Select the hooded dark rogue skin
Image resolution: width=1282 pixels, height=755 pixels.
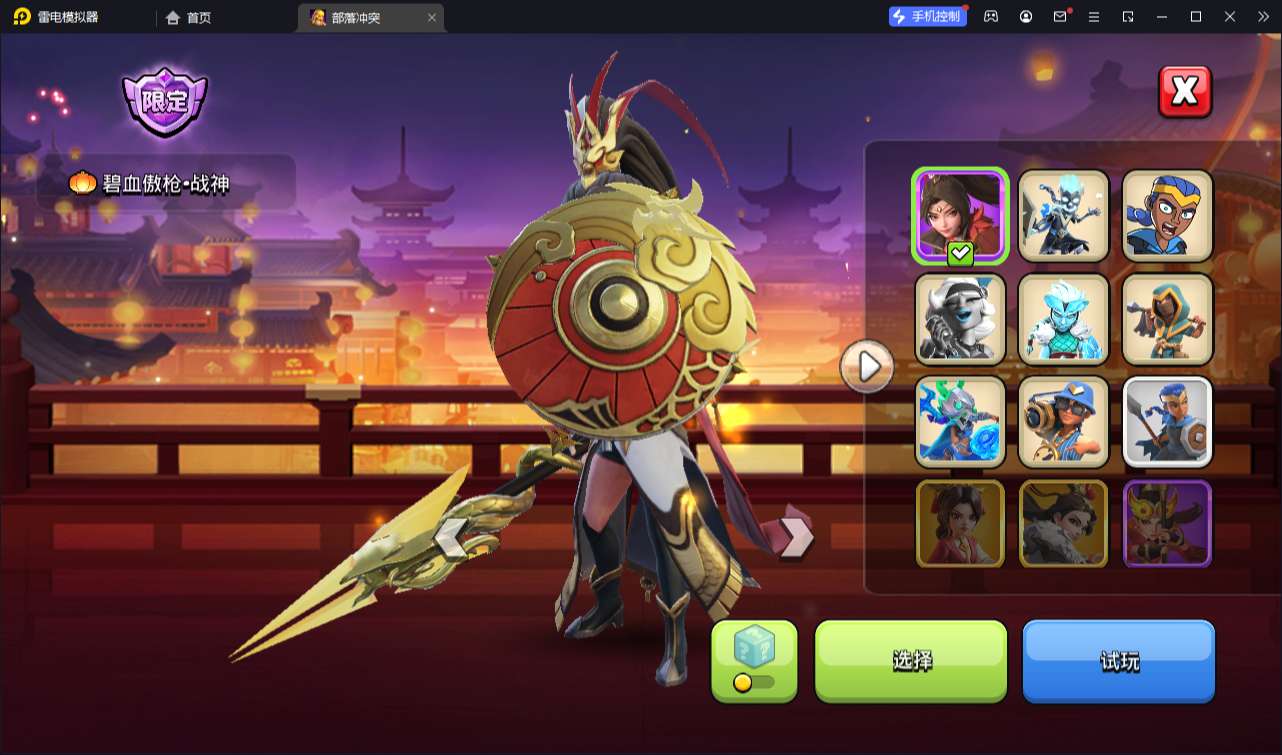coord(1167,319)
